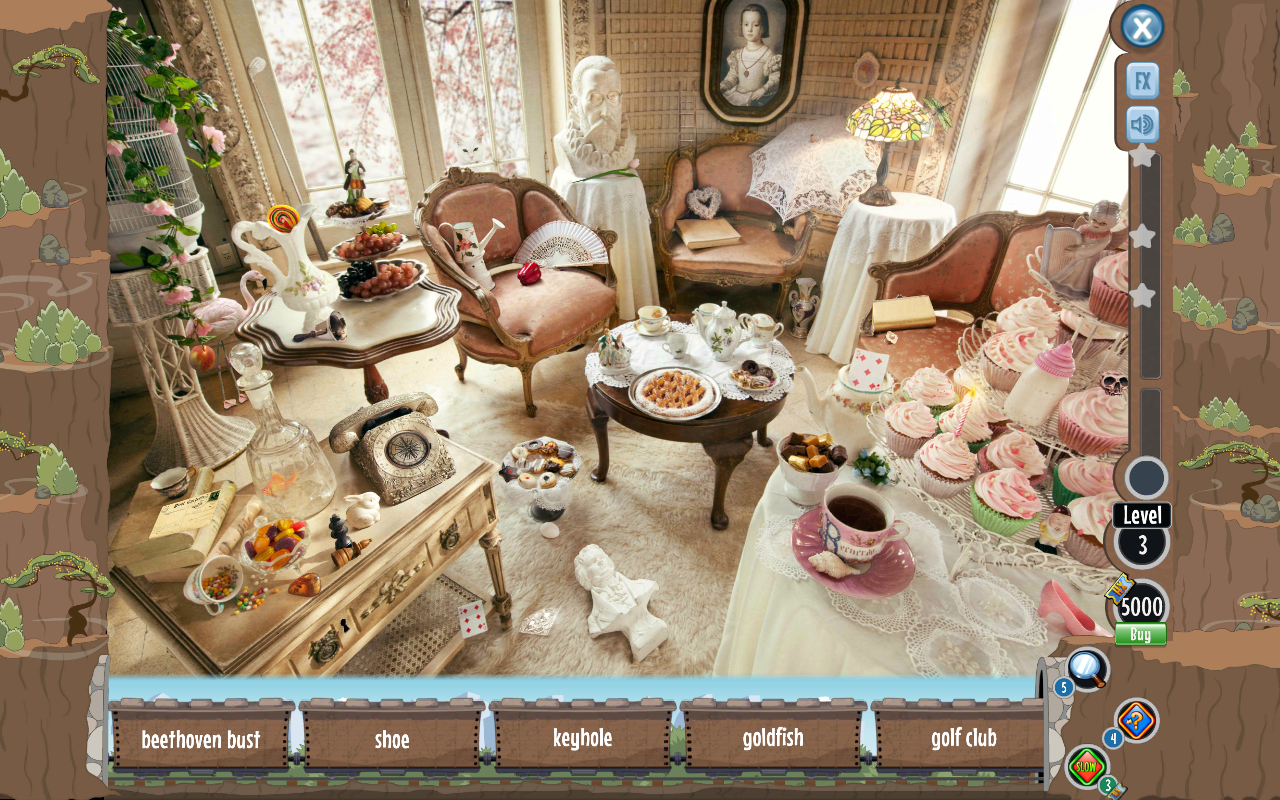Screen dimensions: 1280x800
Task: Activate the question mark power-up
Action: click(1137, 720)
